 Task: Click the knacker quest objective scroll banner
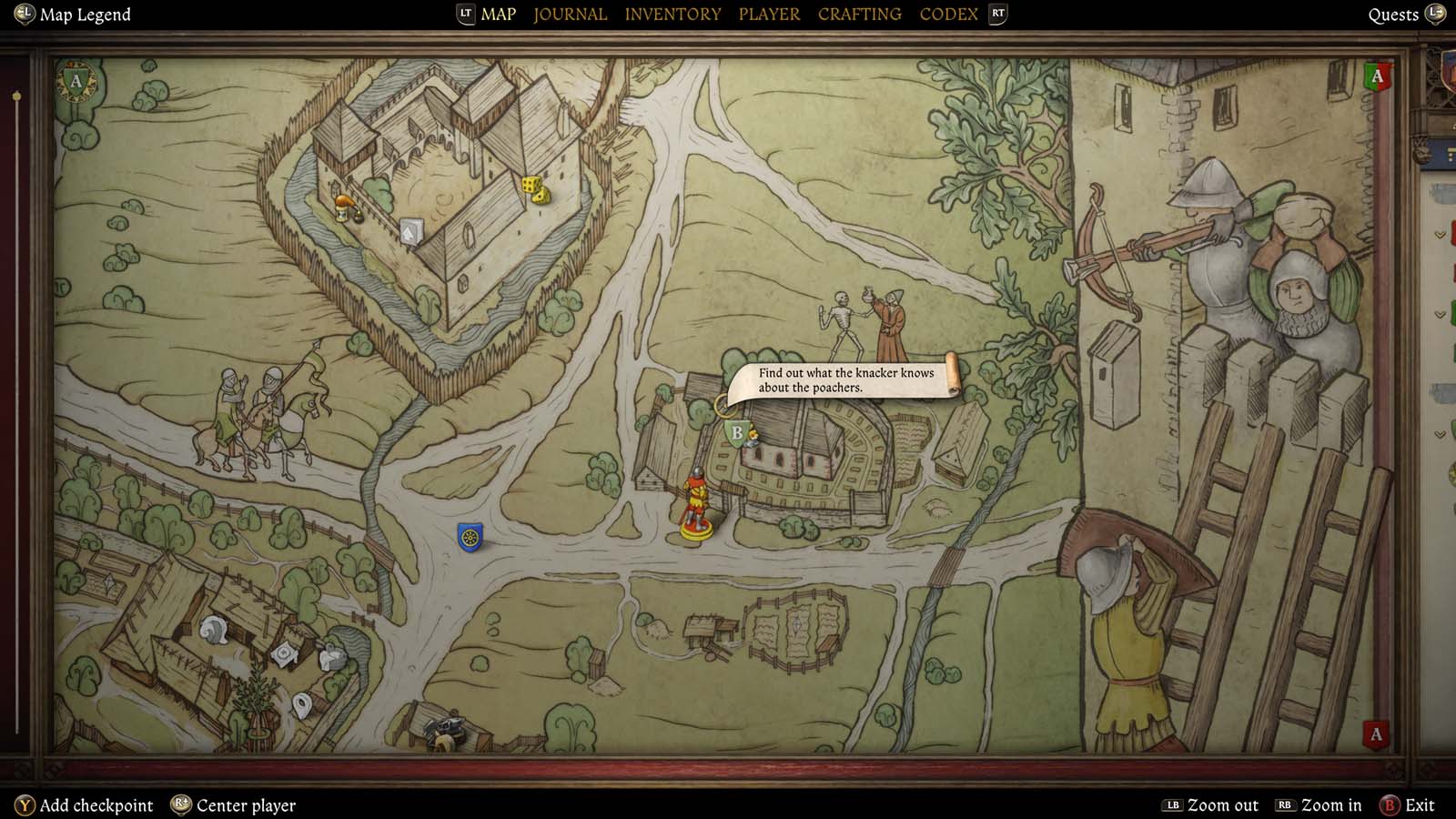846,379
